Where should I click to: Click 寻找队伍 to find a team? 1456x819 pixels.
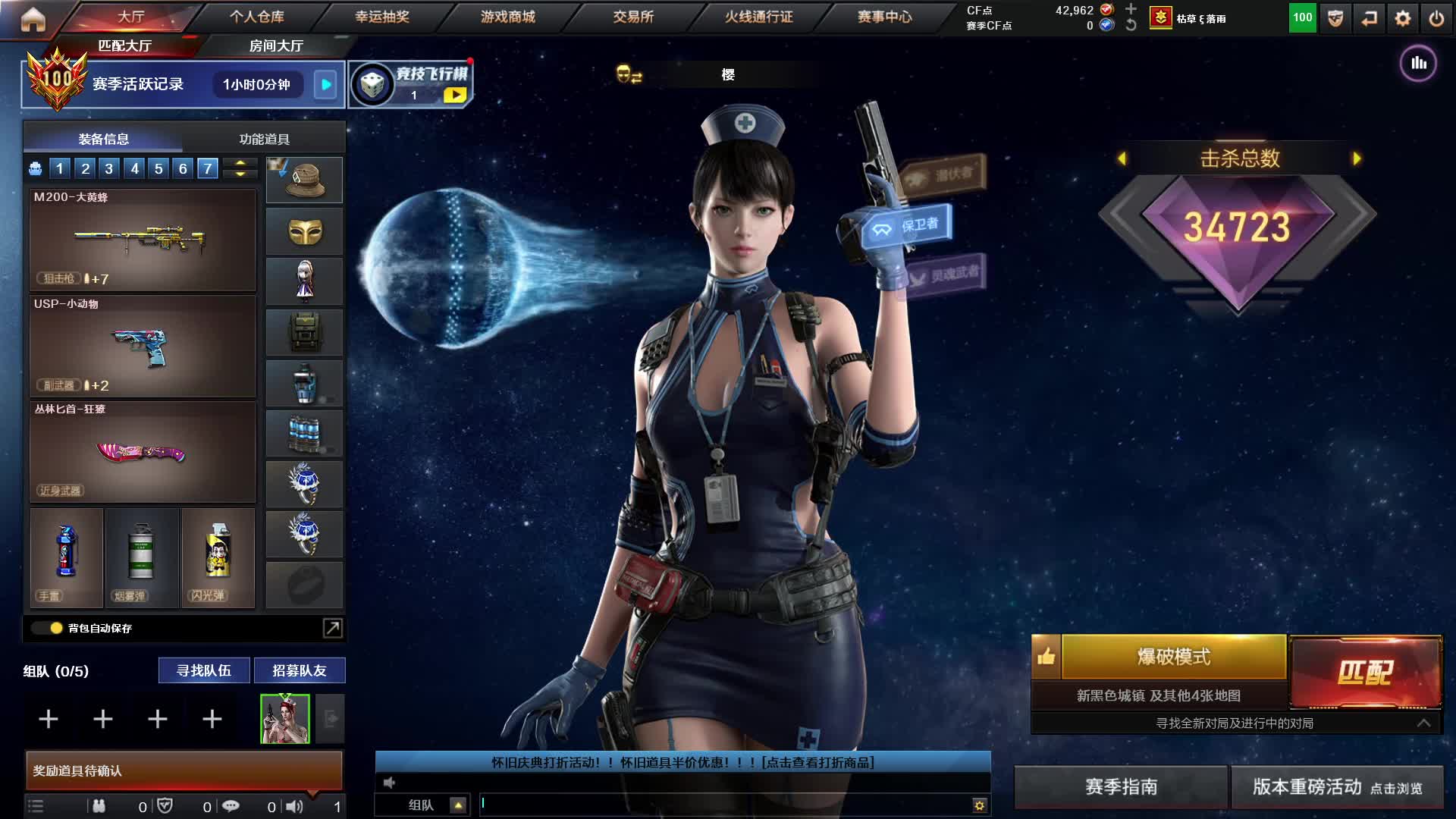tap(203, 670)
